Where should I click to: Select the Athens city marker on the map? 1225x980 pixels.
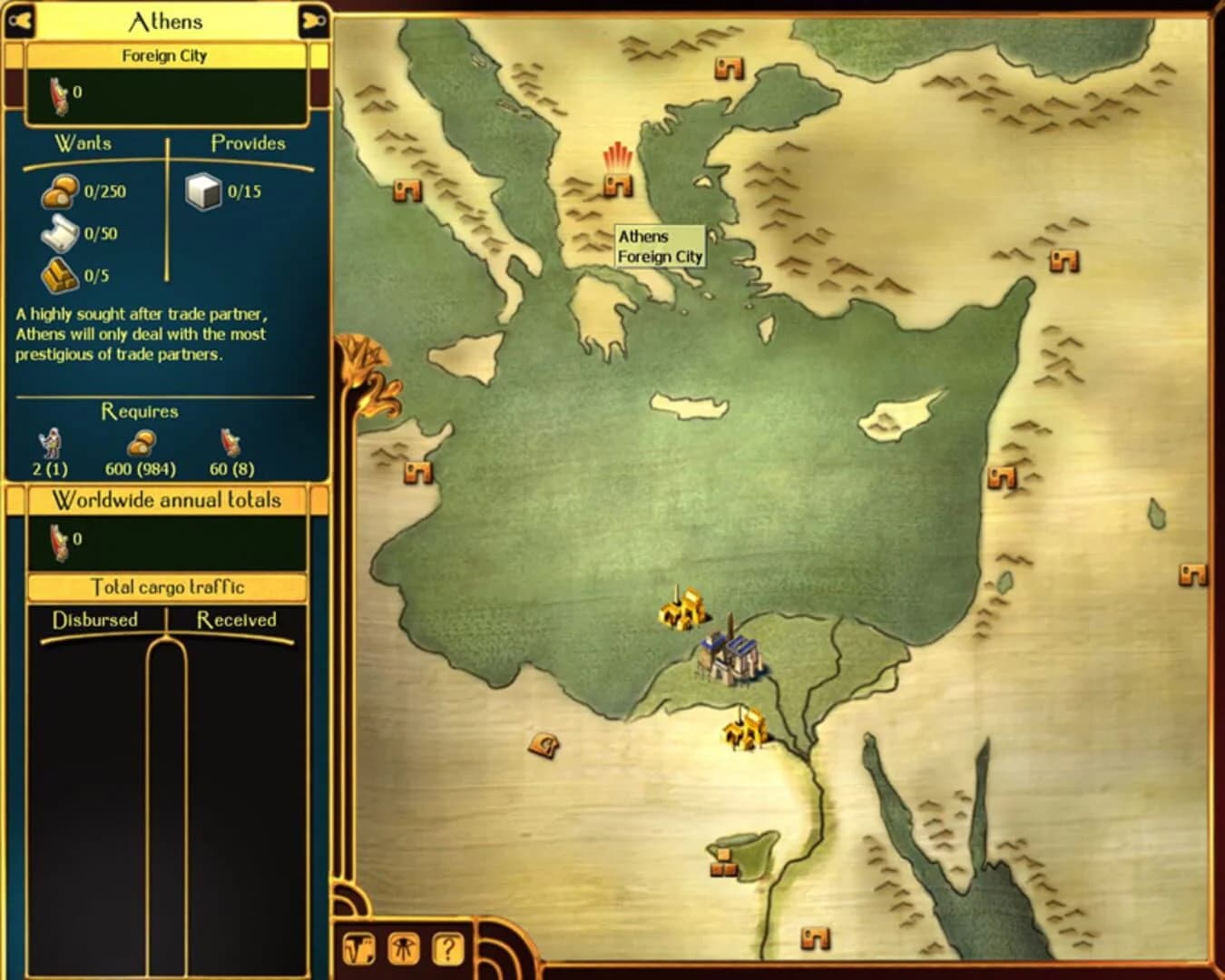[x=618, y=187]
